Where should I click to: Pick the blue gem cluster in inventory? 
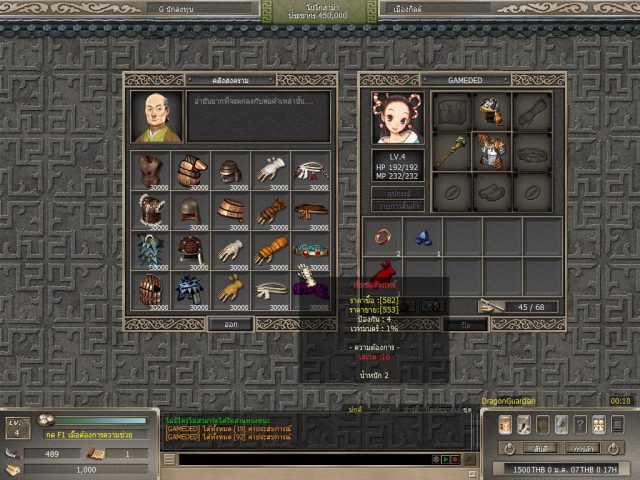pos(423,238)
